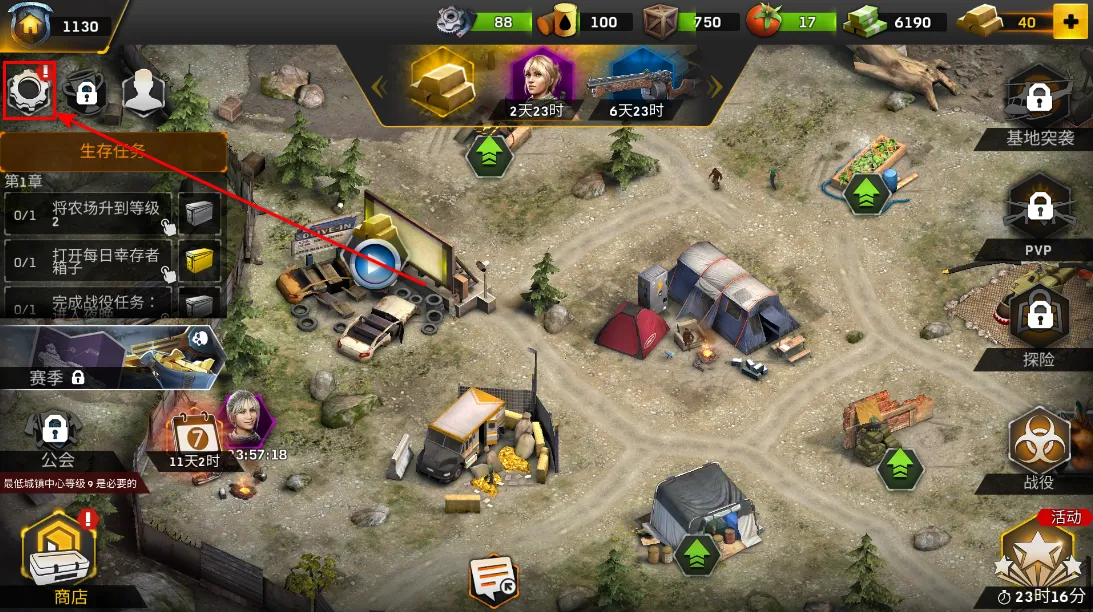The height and width of the screenshot is (612, 1093).
Task: Open the shotgun weapon offer with 6天23时
Action: 636,84
